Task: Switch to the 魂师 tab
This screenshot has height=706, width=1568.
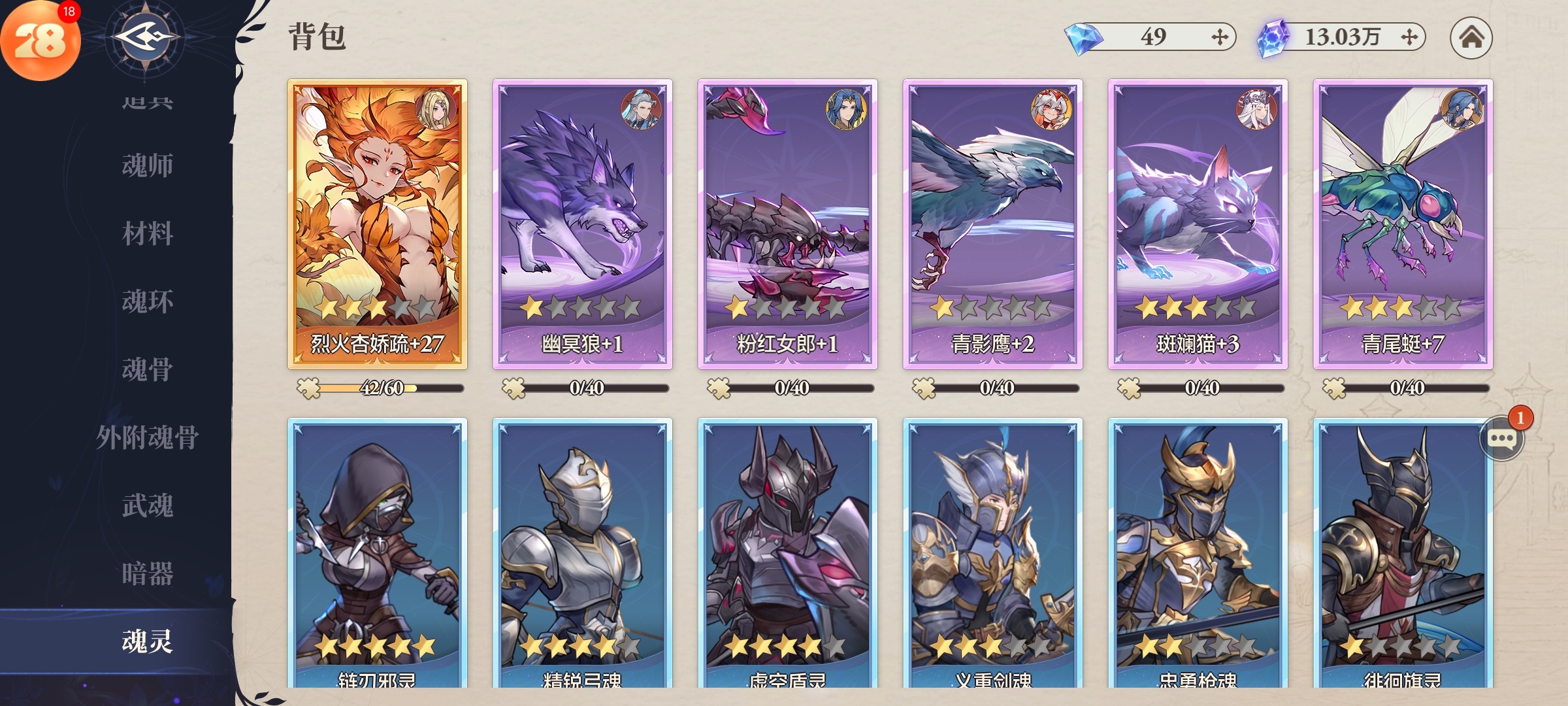Action: pyautogui.click(x=147, y=165)
